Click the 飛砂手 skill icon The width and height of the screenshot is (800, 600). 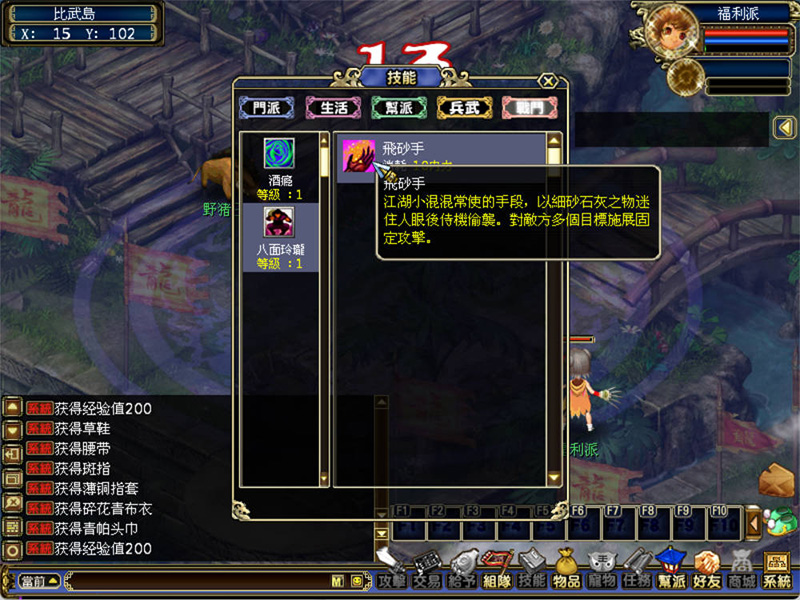click(358, 157)
